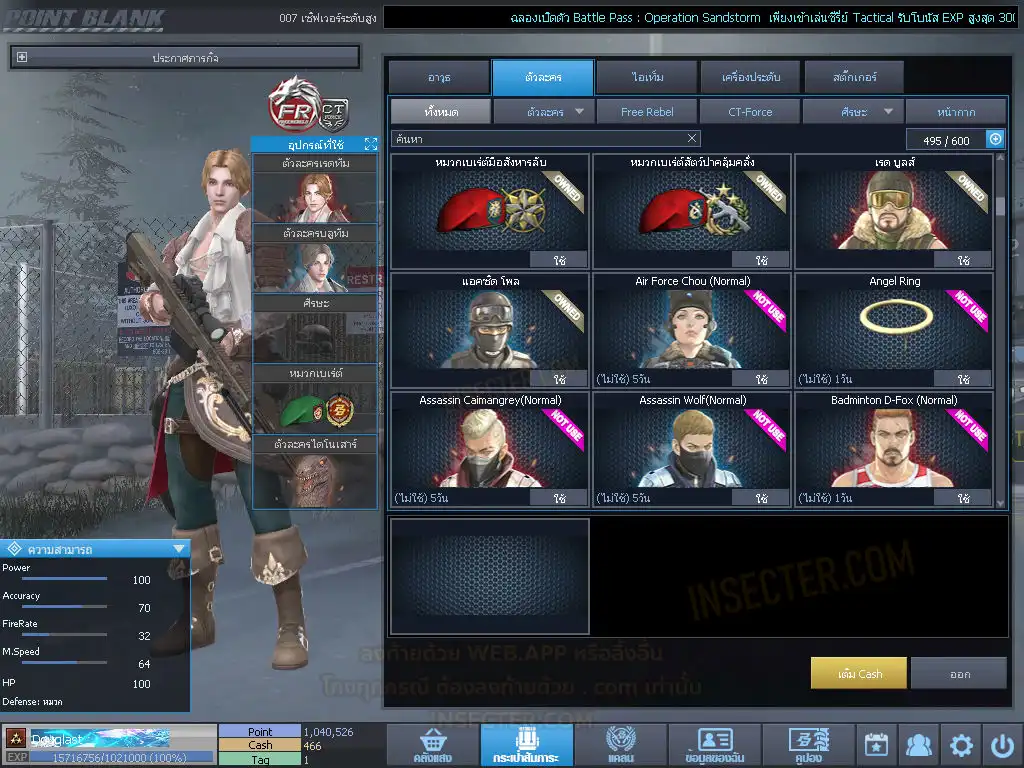
Task: Expand the ประกาศภารกิจ mission announcement panel
Action: pyautogui.click(x=23, y=58)
